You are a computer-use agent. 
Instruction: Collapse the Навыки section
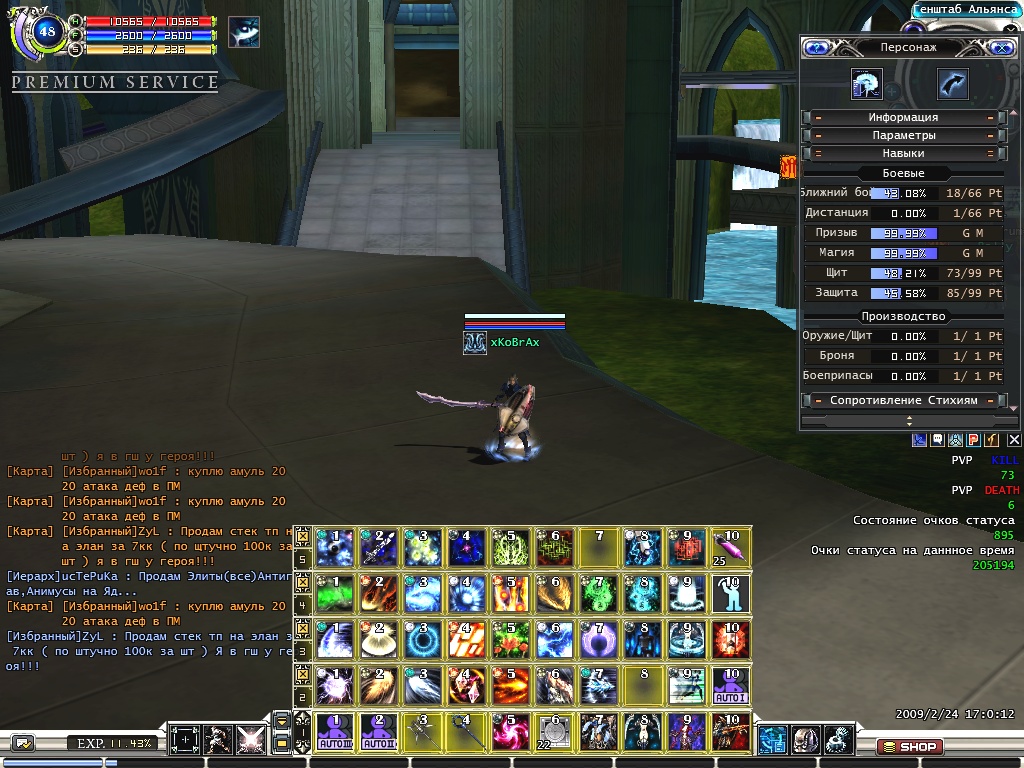(x=903, y=153)
